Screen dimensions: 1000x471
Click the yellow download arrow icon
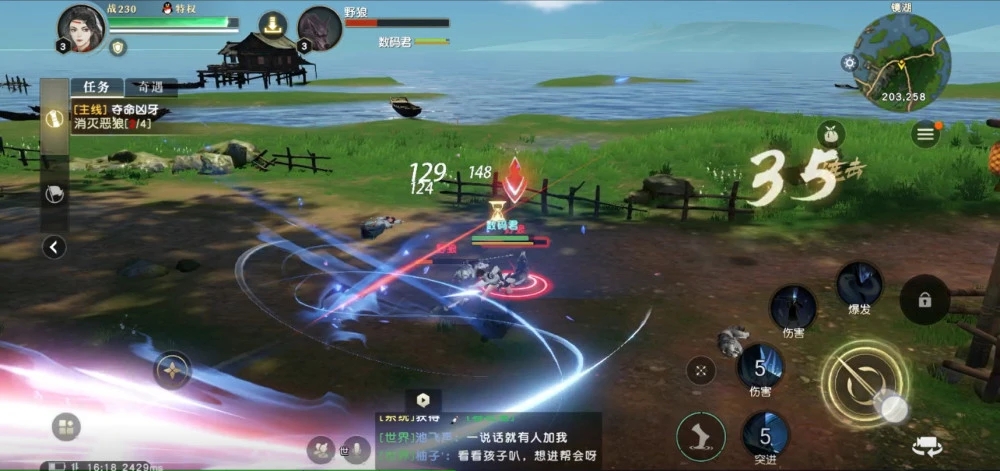pyautogui.click(x=272, y=25)
